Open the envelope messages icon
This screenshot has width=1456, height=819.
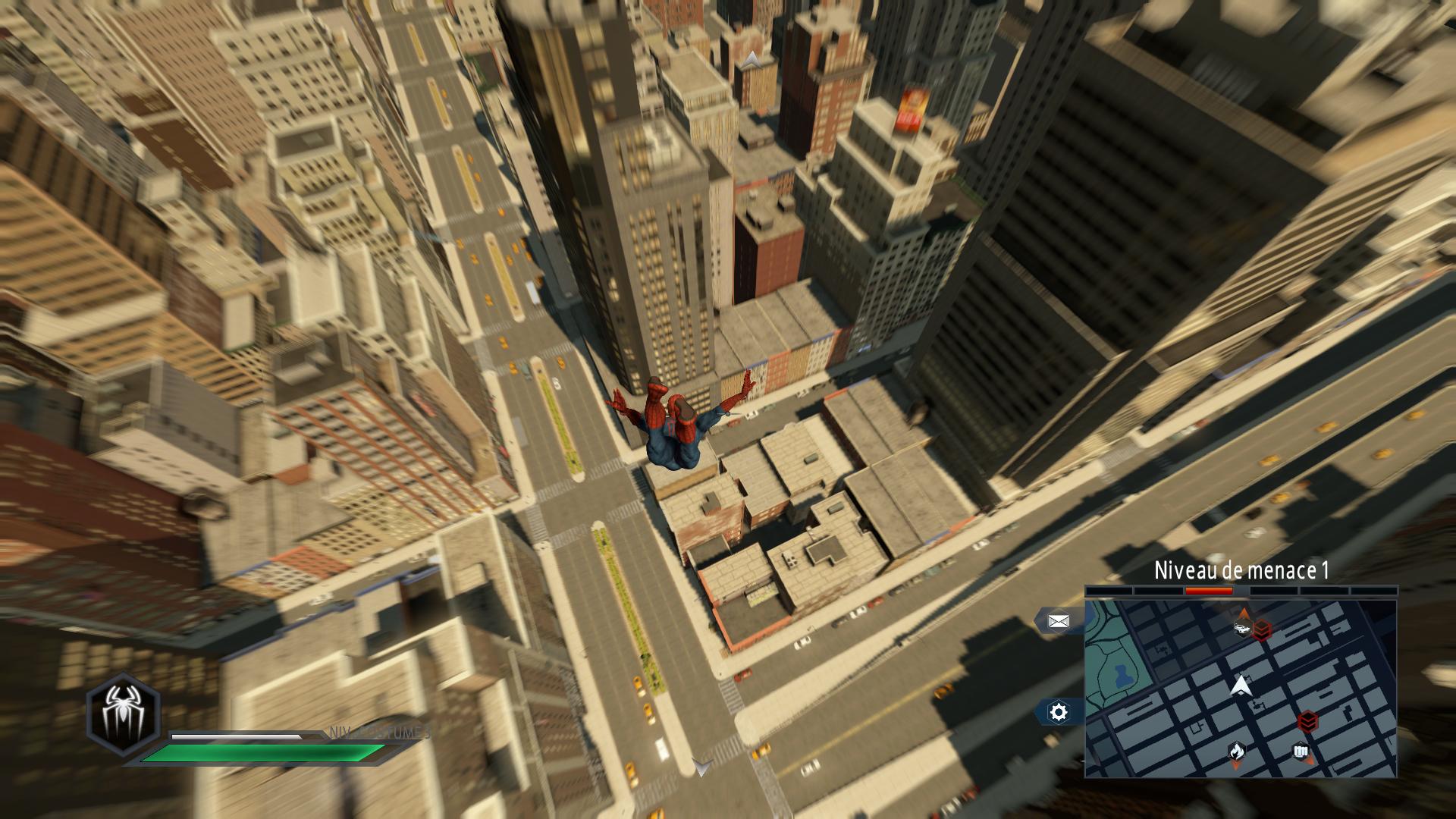pos(1058,622)
